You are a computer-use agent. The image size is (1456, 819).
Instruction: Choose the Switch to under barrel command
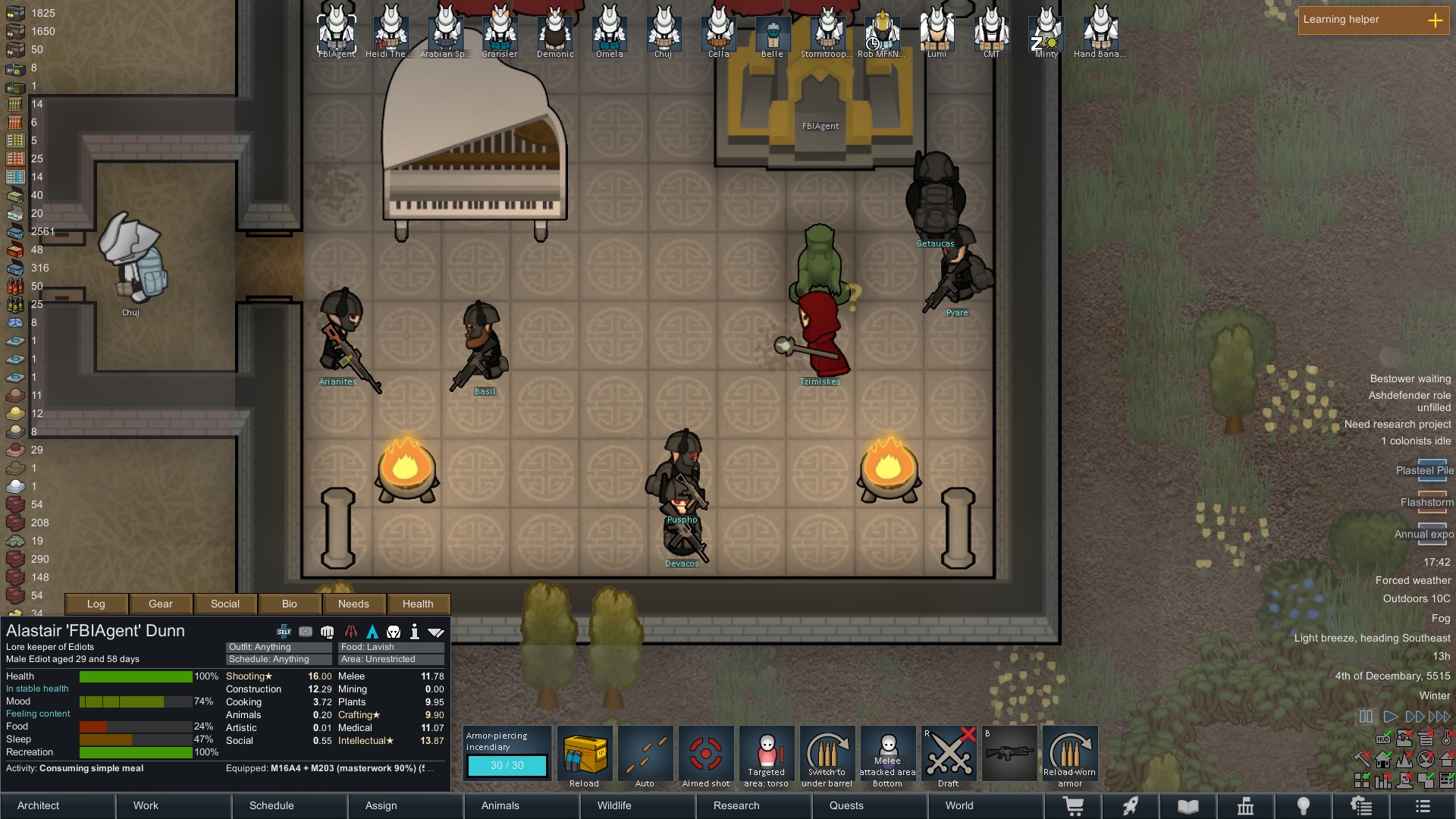coord(827,756)
